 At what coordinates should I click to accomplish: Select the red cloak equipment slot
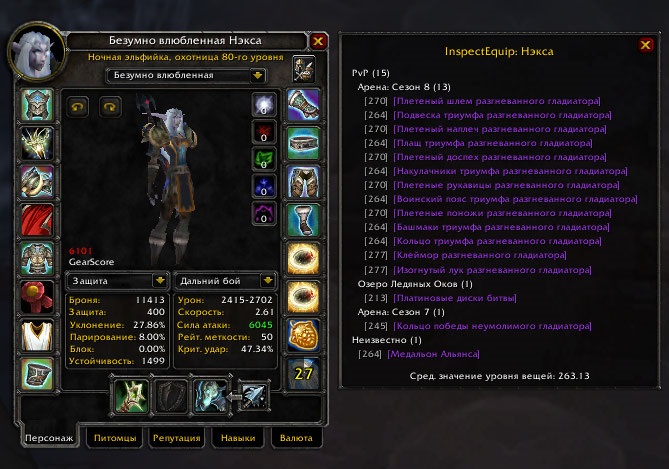(39, 219)
